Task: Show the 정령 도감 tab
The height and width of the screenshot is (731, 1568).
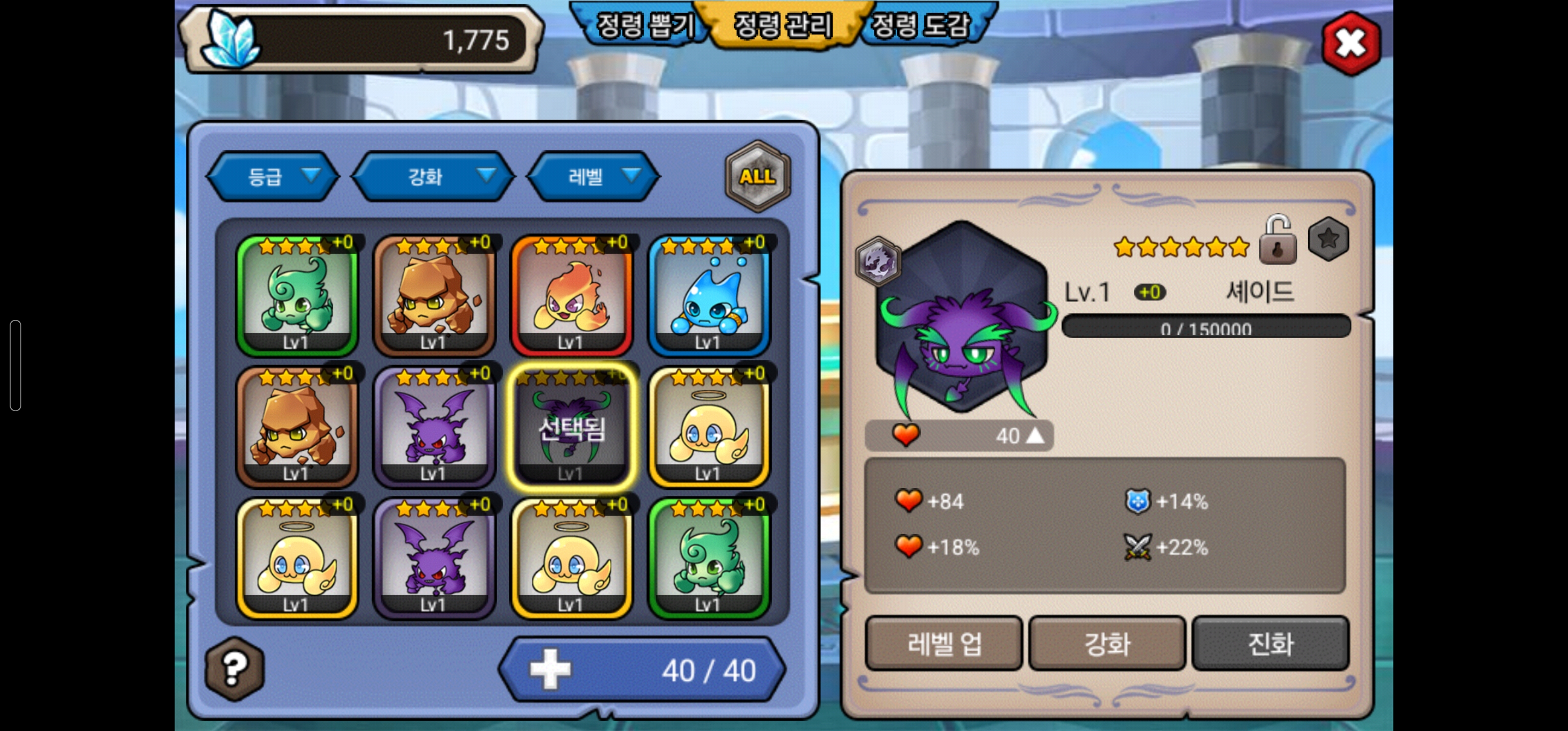Action: tap(921, 24)
